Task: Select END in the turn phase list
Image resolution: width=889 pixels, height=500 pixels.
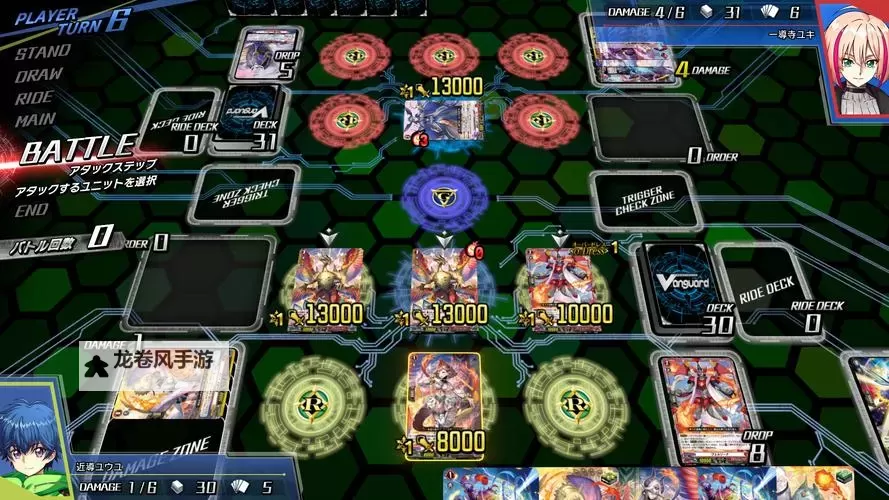Action: click(31, 210)
